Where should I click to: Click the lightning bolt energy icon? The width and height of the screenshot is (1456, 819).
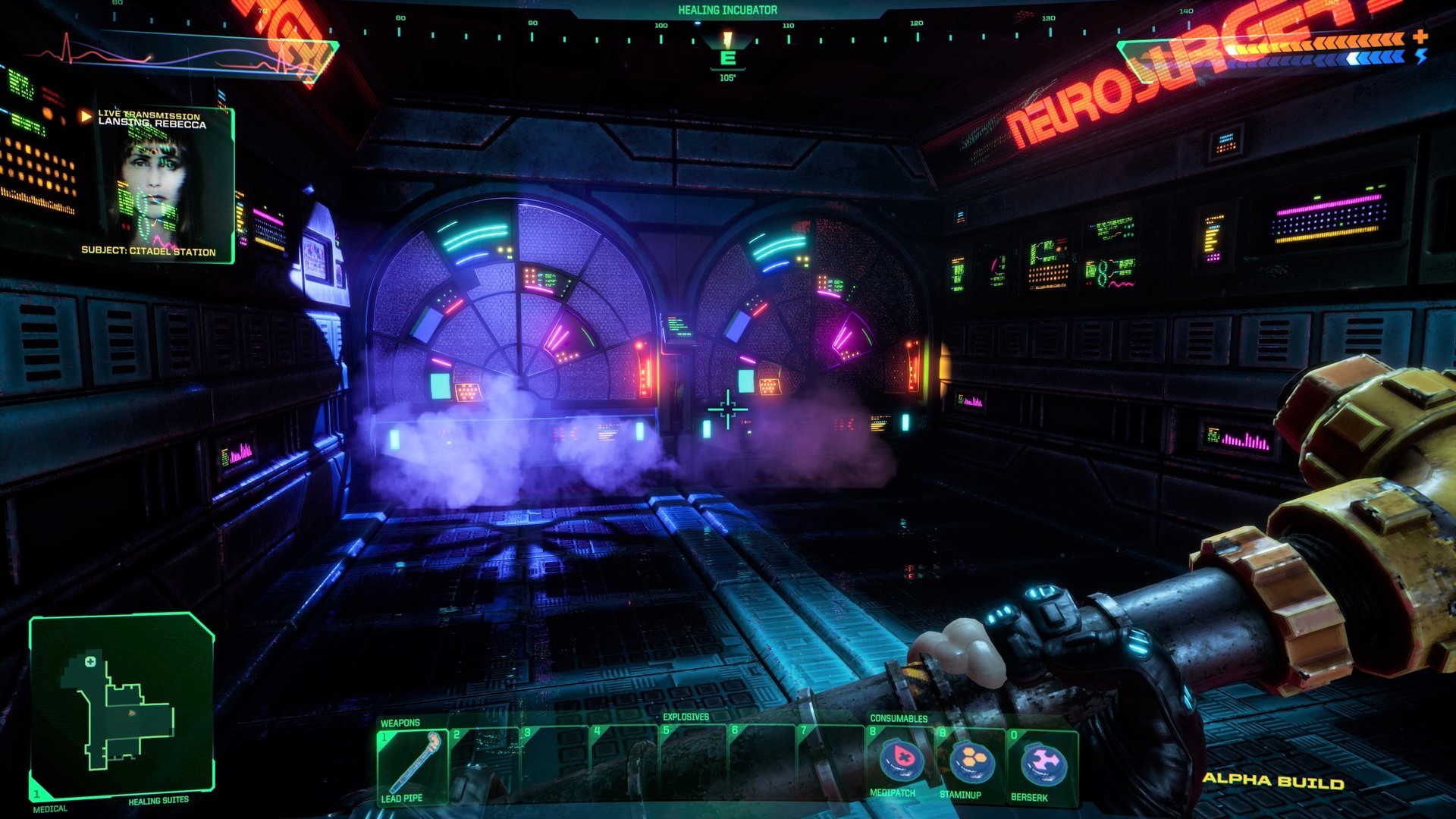point(1421,58)
